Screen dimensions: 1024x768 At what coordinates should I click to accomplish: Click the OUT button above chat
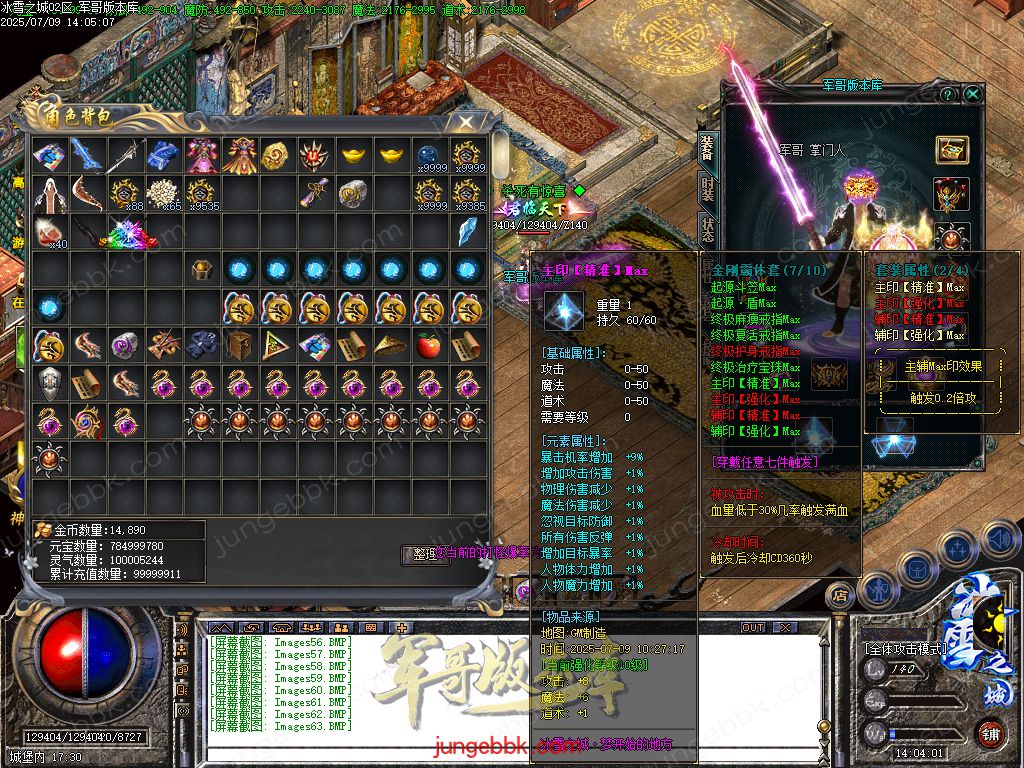(x=752, y=627)
